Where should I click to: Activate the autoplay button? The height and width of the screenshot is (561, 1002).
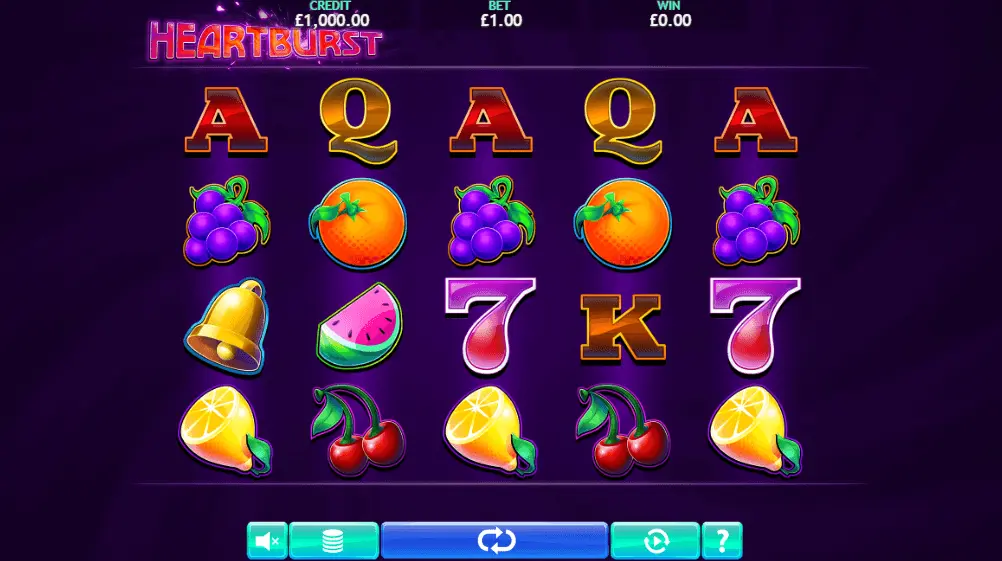pos(655,541)
